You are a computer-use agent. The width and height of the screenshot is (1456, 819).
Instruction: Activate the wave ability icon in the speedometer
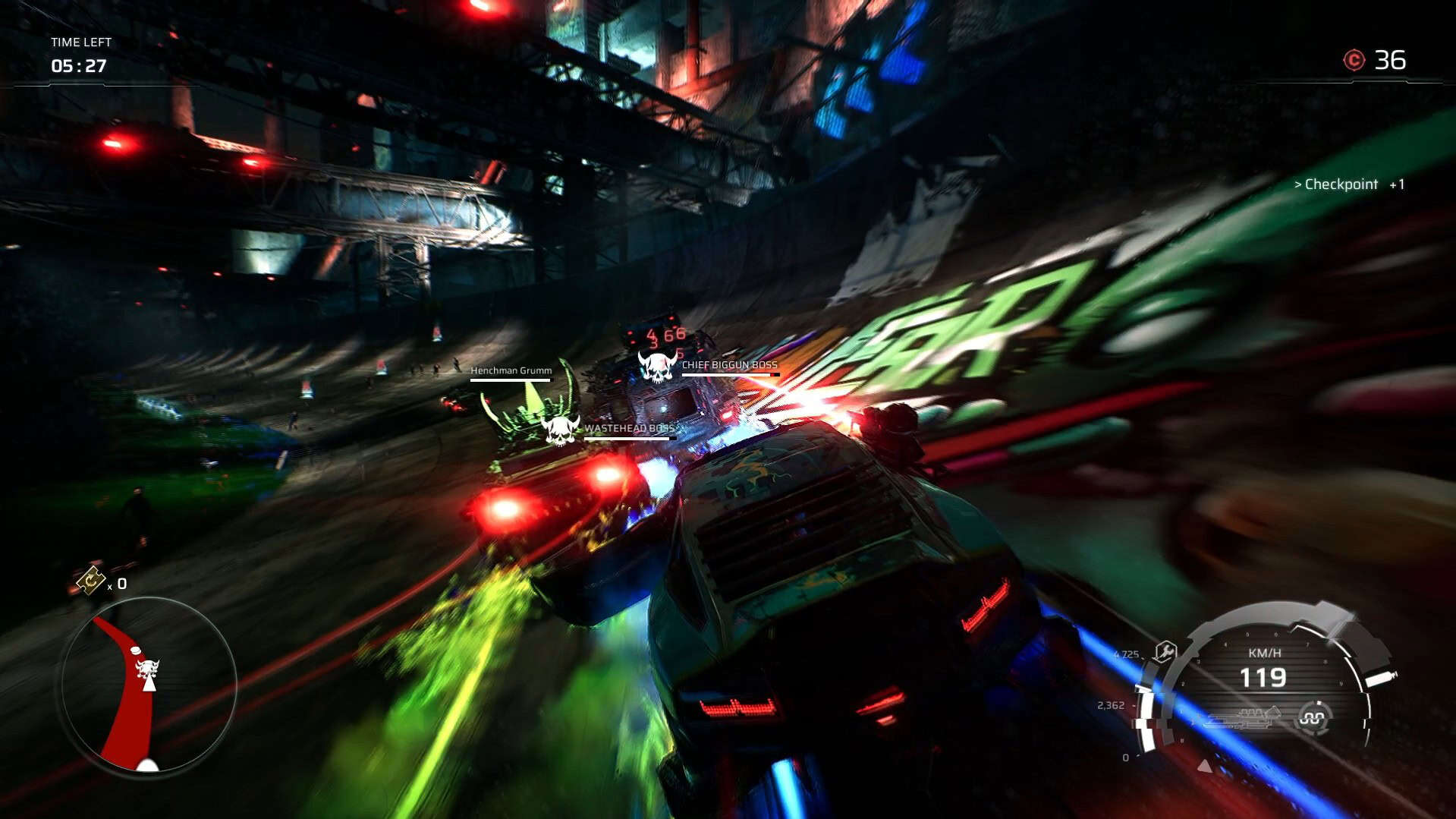pos(1313,717)
